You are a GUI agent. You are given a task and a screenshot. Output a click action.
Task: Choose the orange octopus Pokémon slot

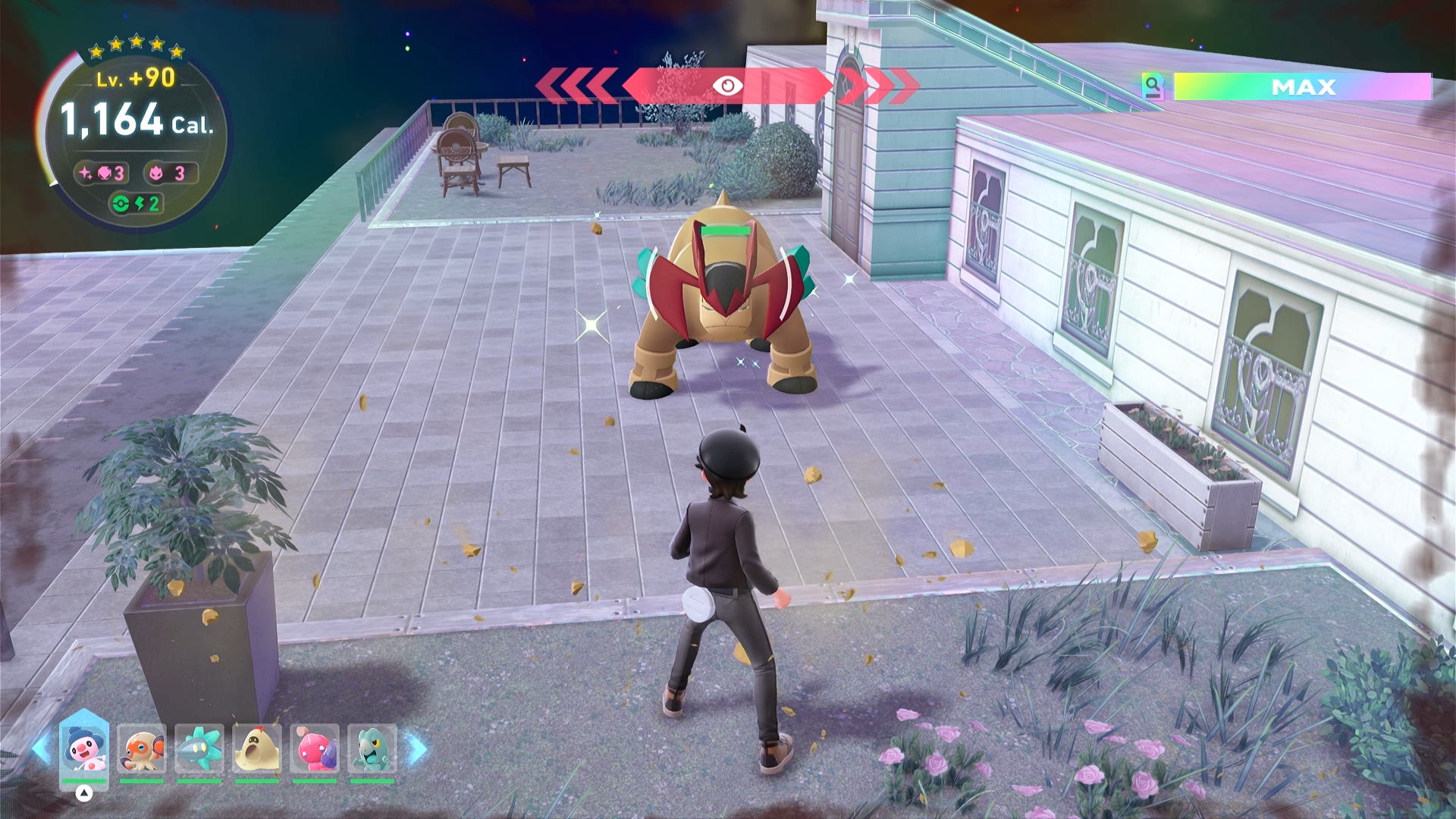click(142, 749)
